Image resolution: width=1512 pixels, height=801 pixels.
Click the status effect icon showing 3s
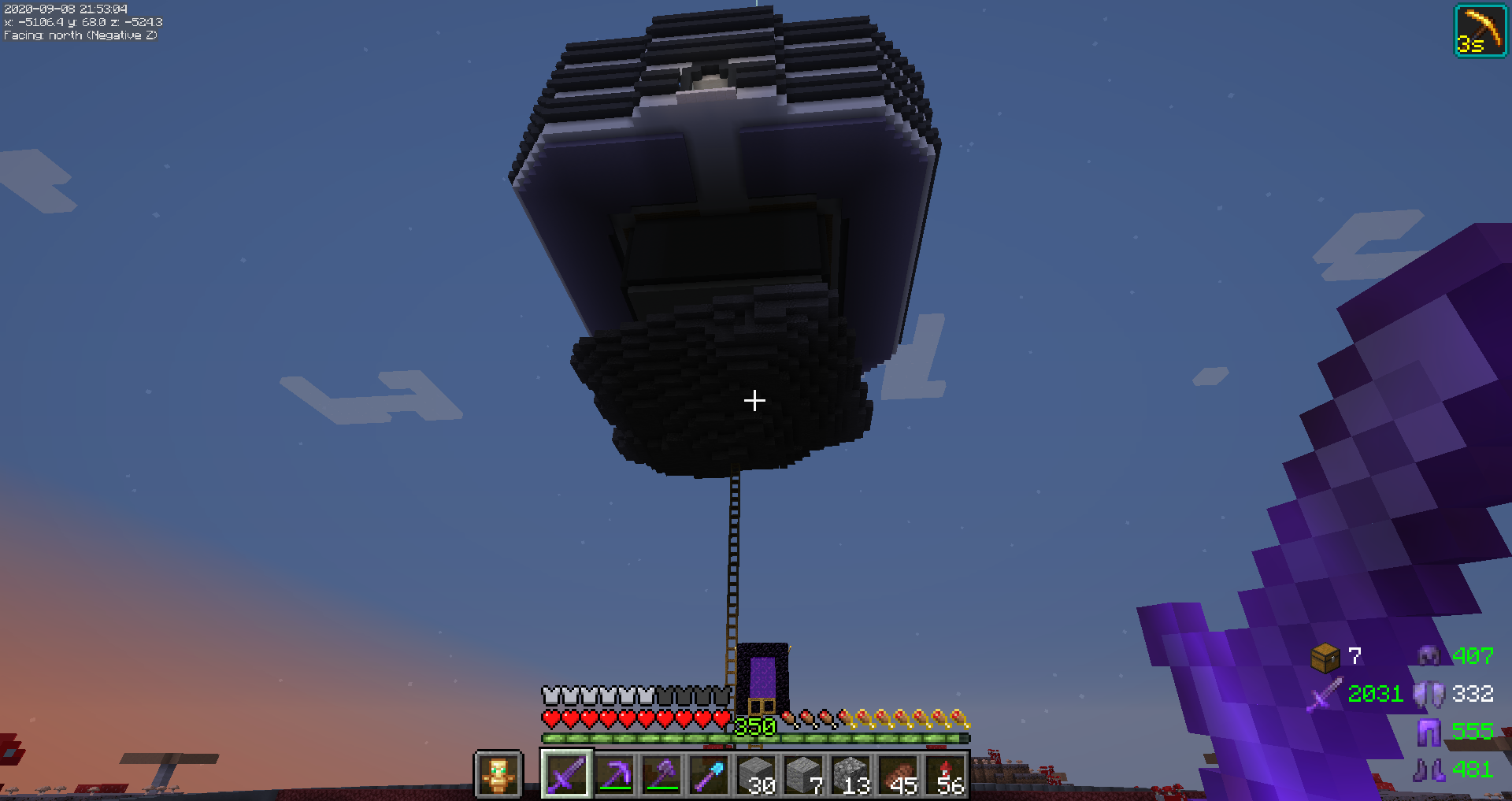pyautogui.click(x=1480, y=31)
